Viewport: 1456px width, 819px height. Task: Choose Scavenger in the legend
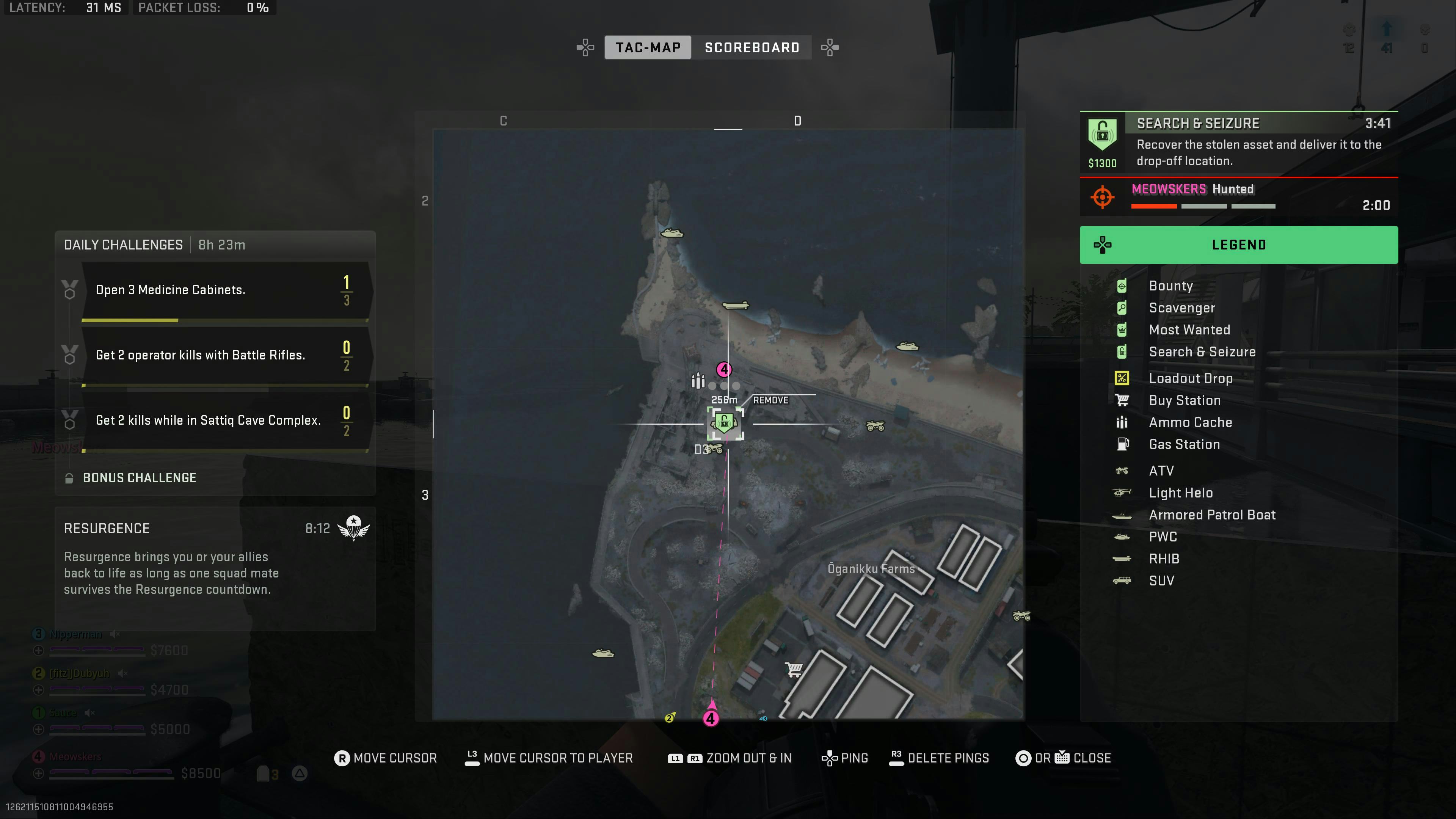coord(1181,308)
